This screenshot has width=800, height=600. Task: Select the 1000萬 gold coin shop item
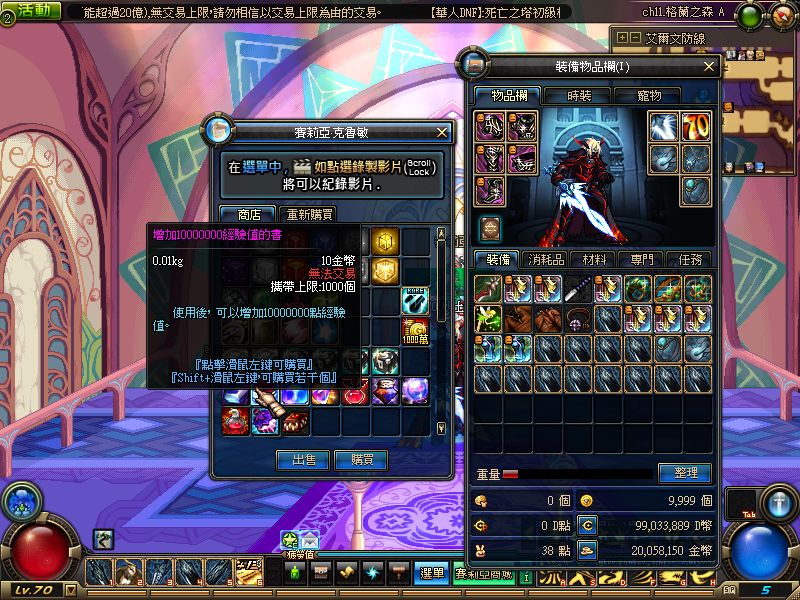tap(415, 331)
